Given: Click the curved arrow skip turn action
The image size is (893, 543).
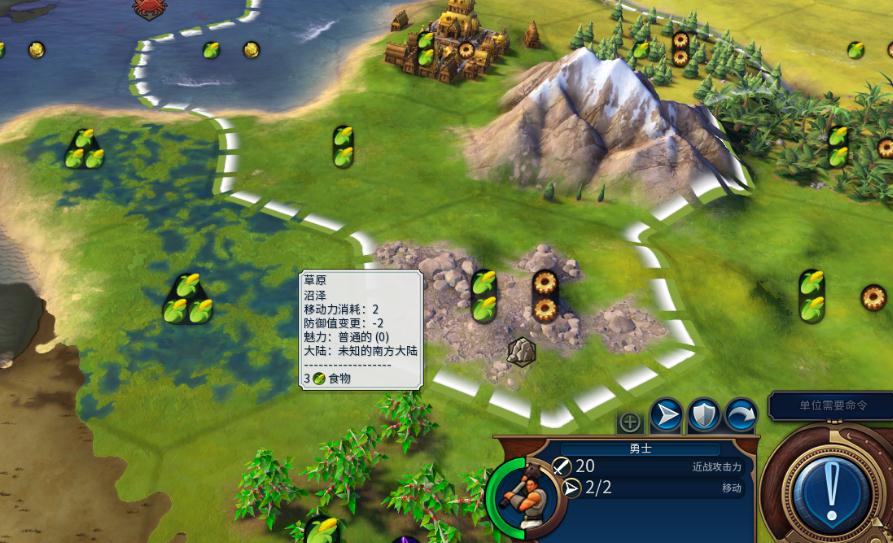Looking at the screenshot, I should coord(740,415).
